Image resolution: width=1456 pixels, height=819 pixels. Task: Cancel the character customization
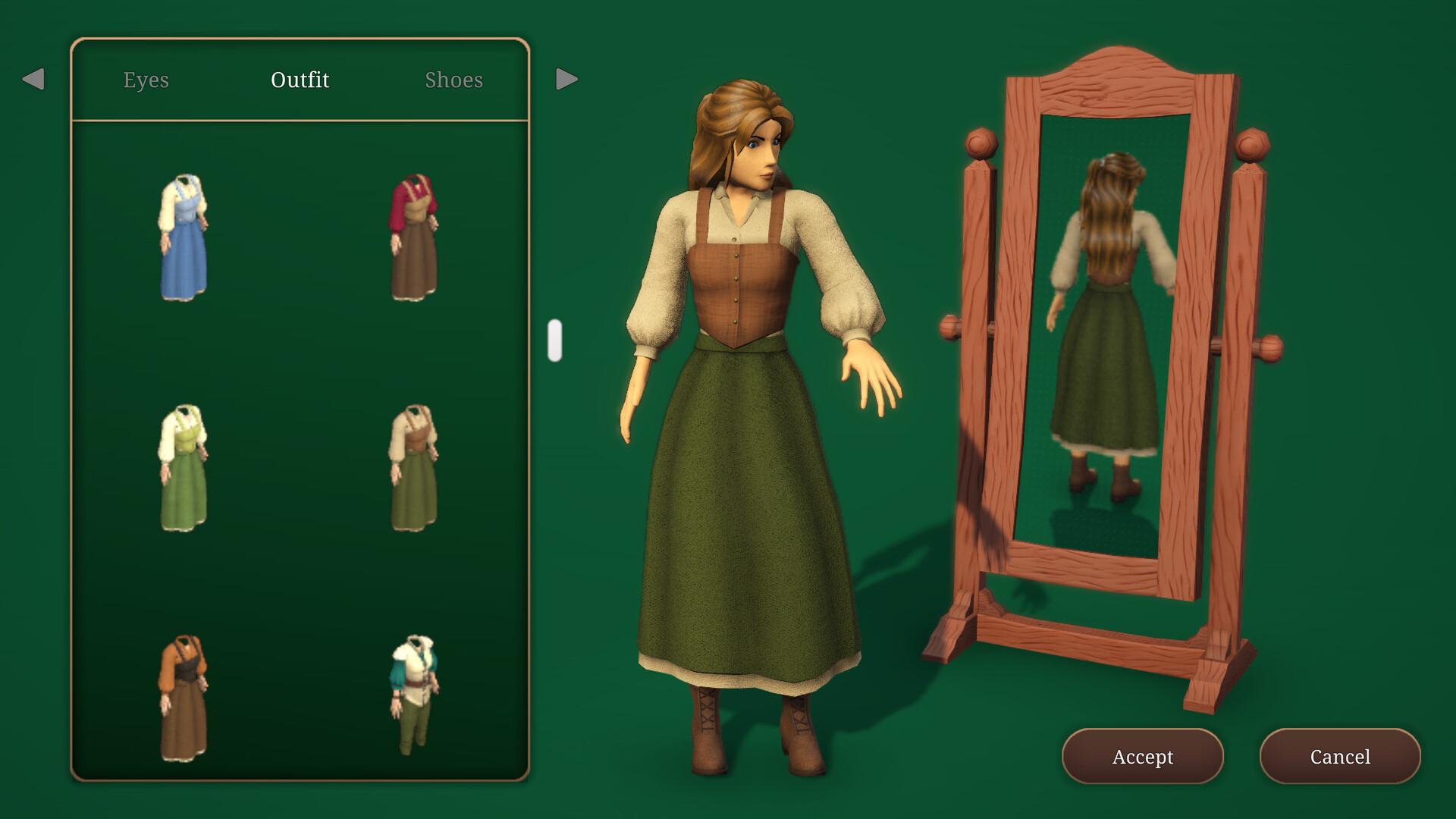1340,756
